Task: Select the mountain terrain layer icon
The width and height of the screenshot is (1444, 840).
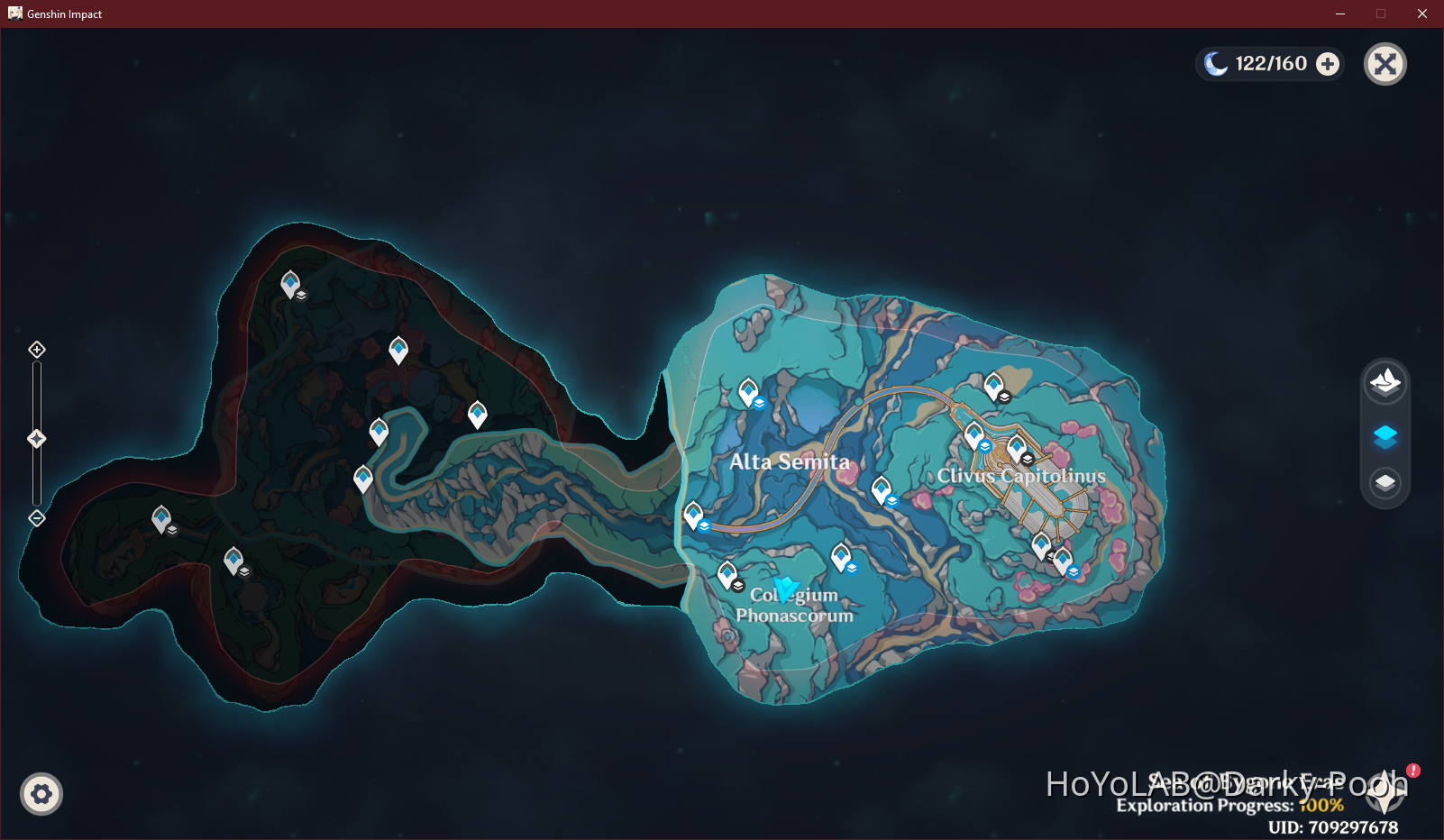Action: click(x=1385, y=382)
